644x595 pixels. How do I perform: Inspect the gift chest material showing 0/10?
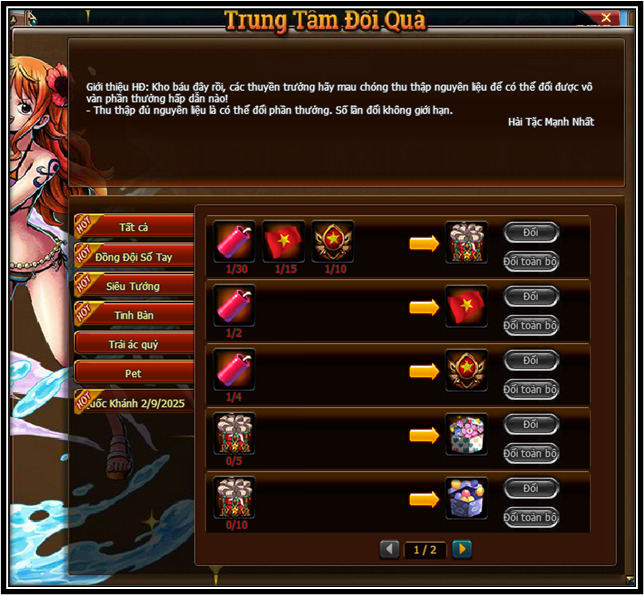(x=235, y=497)
